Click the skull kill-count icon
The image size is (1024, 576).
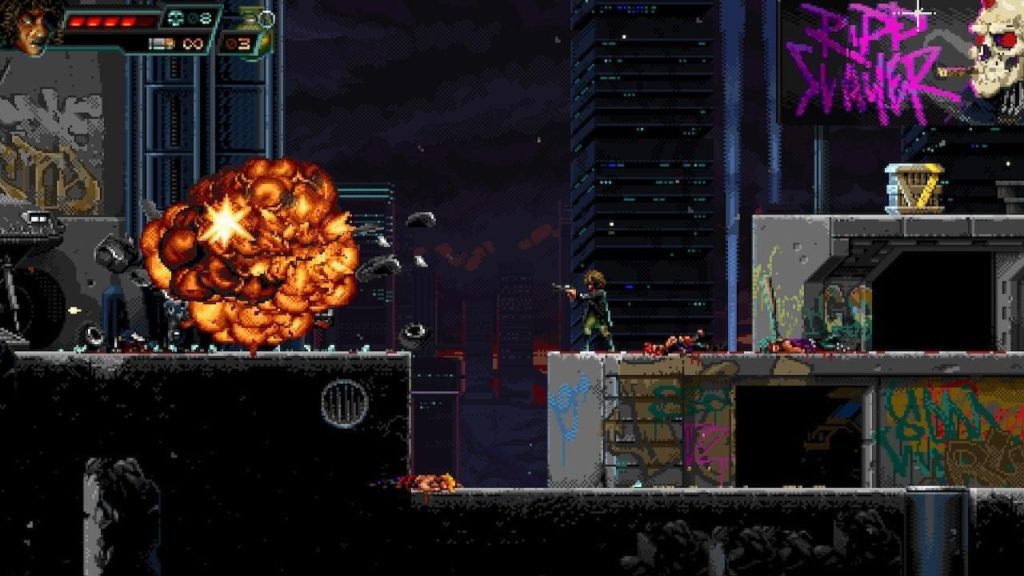177,18
